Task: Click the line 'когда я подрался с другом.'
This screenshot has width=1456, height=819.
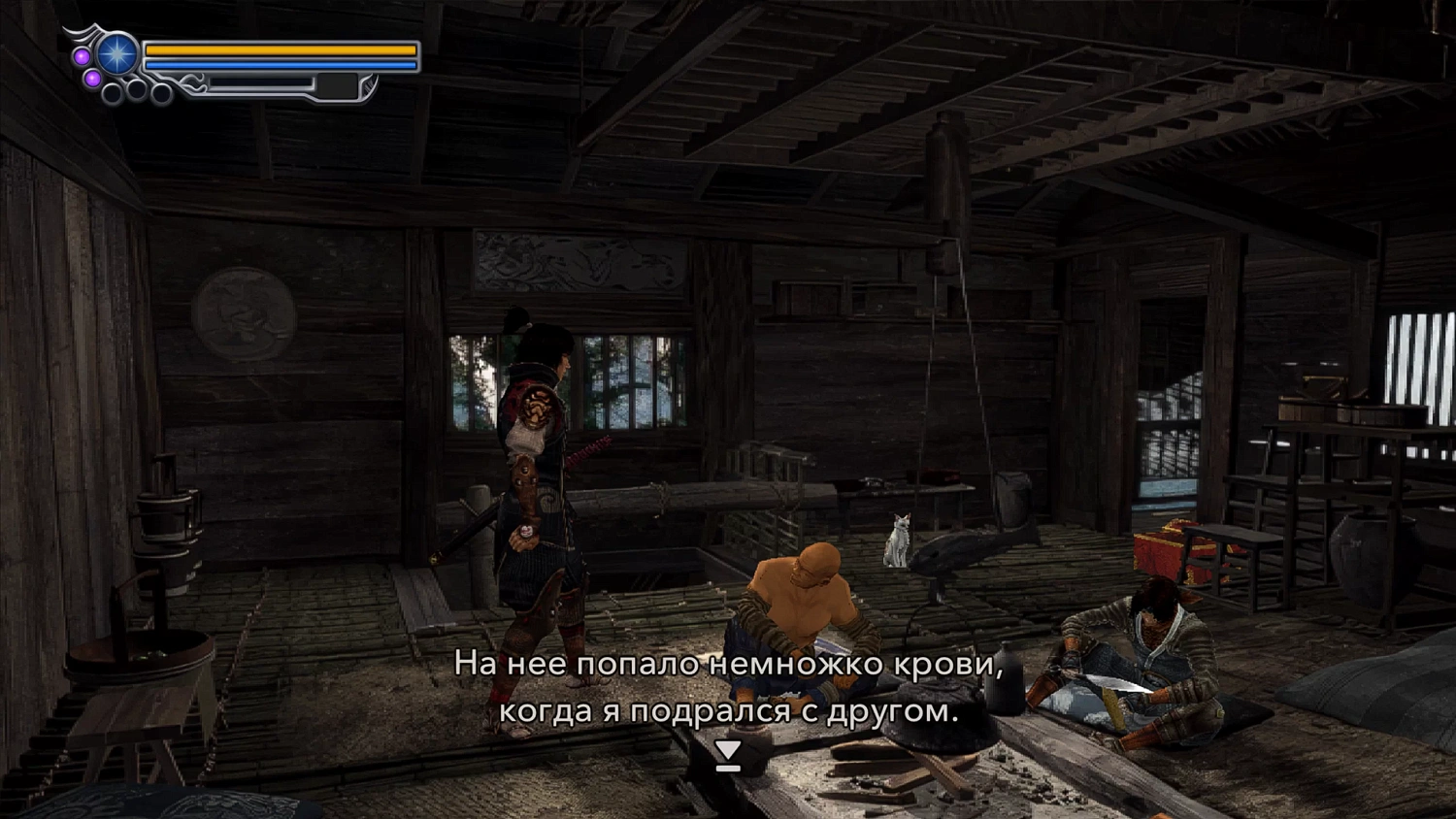Action: click(728, 715)
